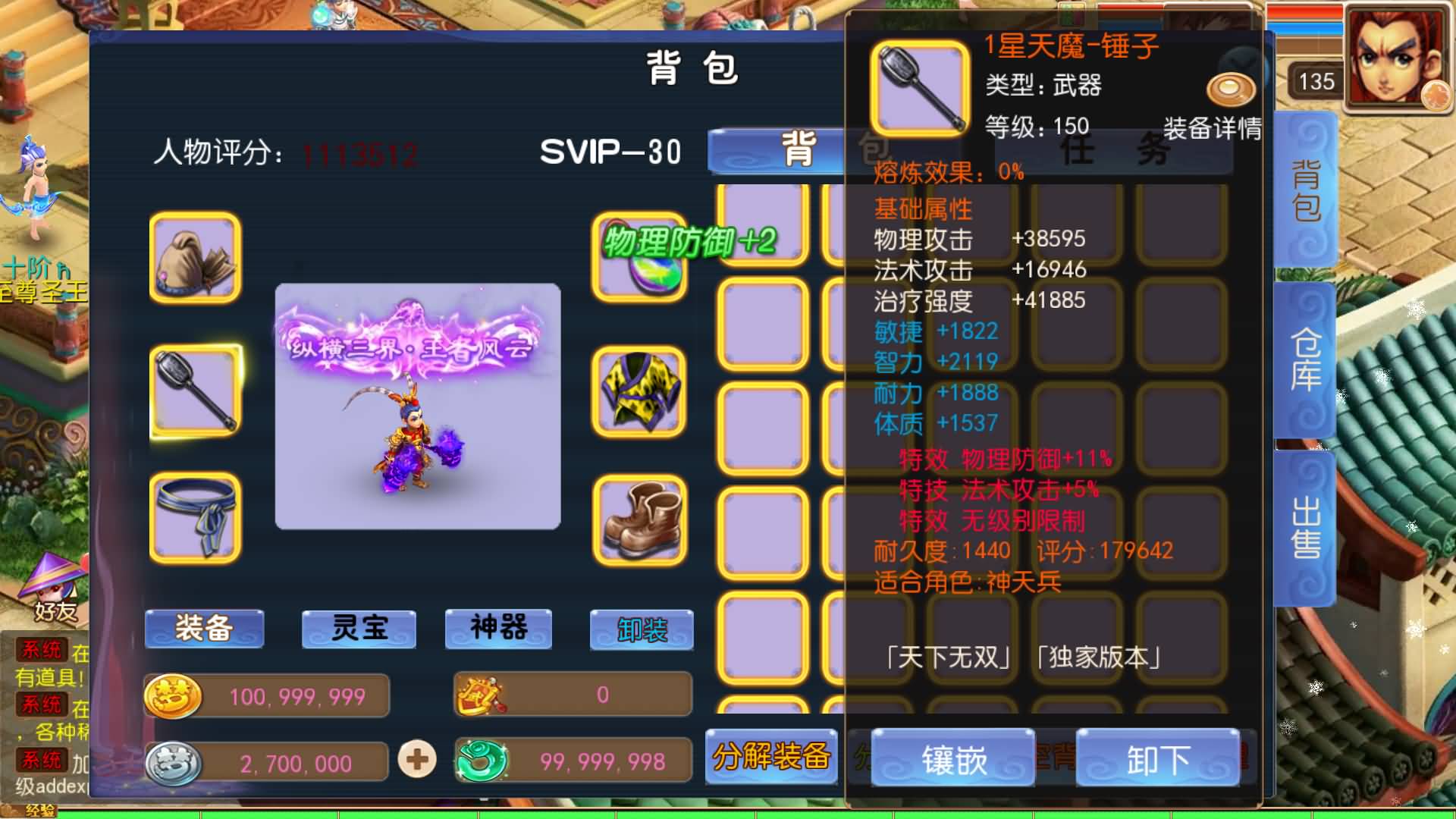Click the 镶嵌 button
The height and width of the screenshot is (819, 1456).
(x=952, y=758)
